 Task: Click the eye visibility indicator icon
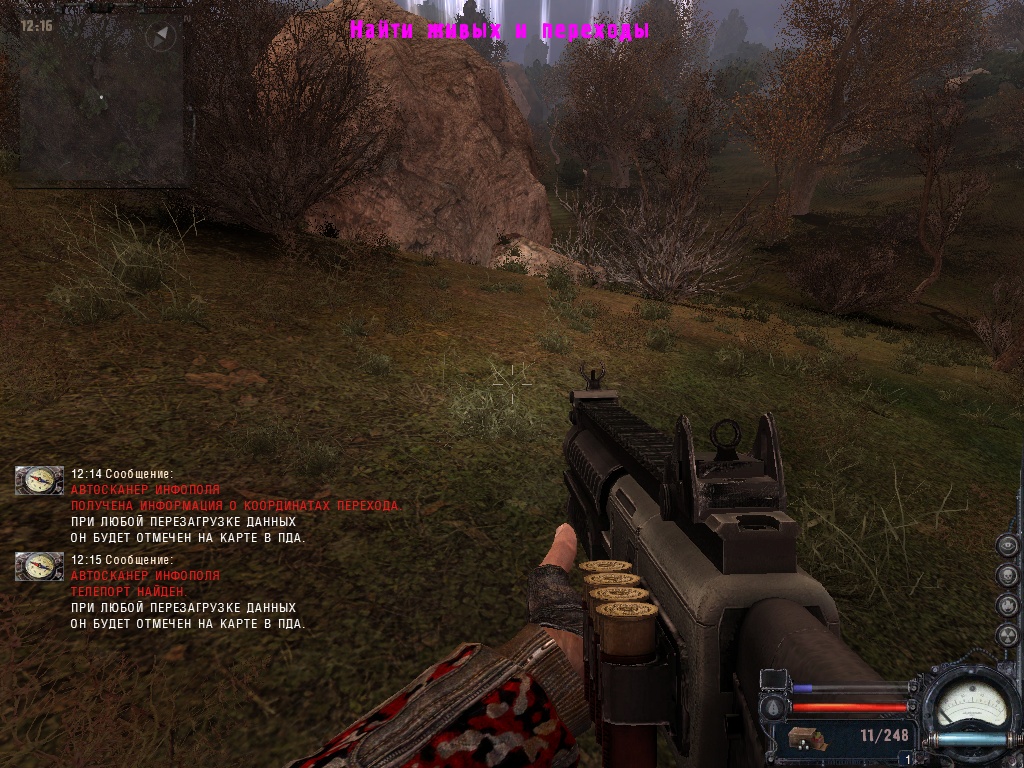coord(1007,546)
